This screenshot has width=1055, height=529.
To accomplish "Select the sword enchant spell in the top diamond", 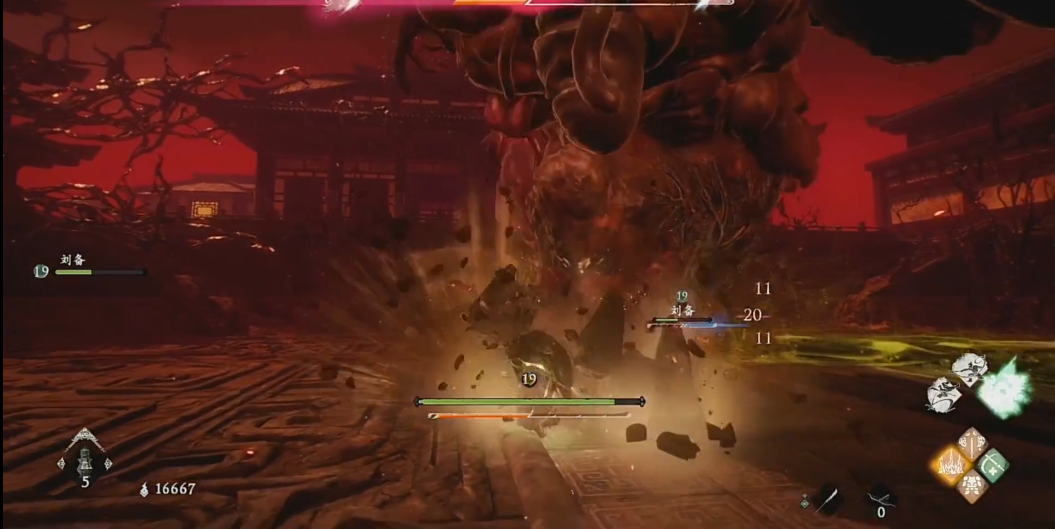I will tap(972, 443).
